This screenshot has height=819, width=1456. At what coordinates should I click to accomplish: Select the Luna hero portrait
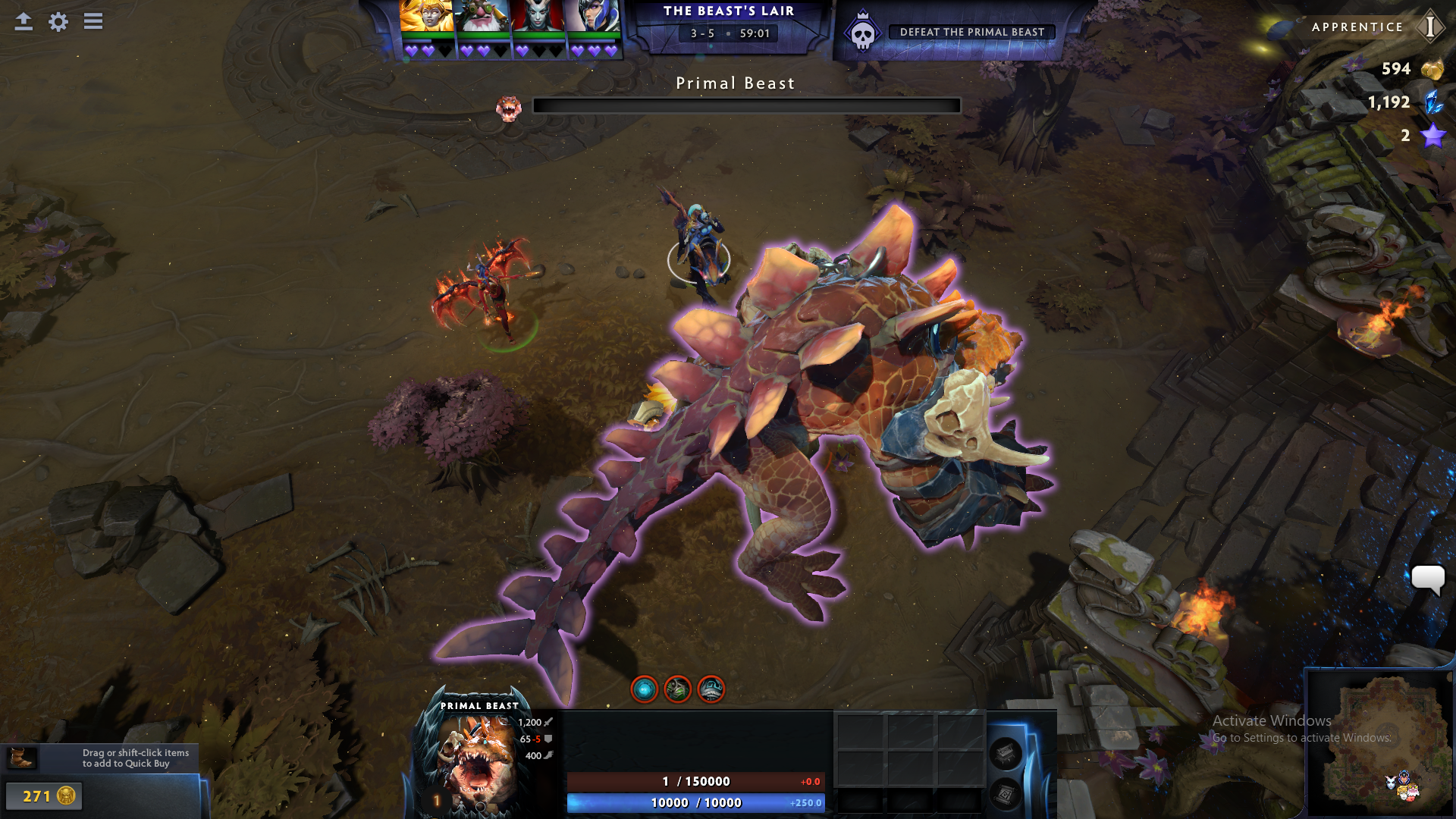tap(594, 16)
